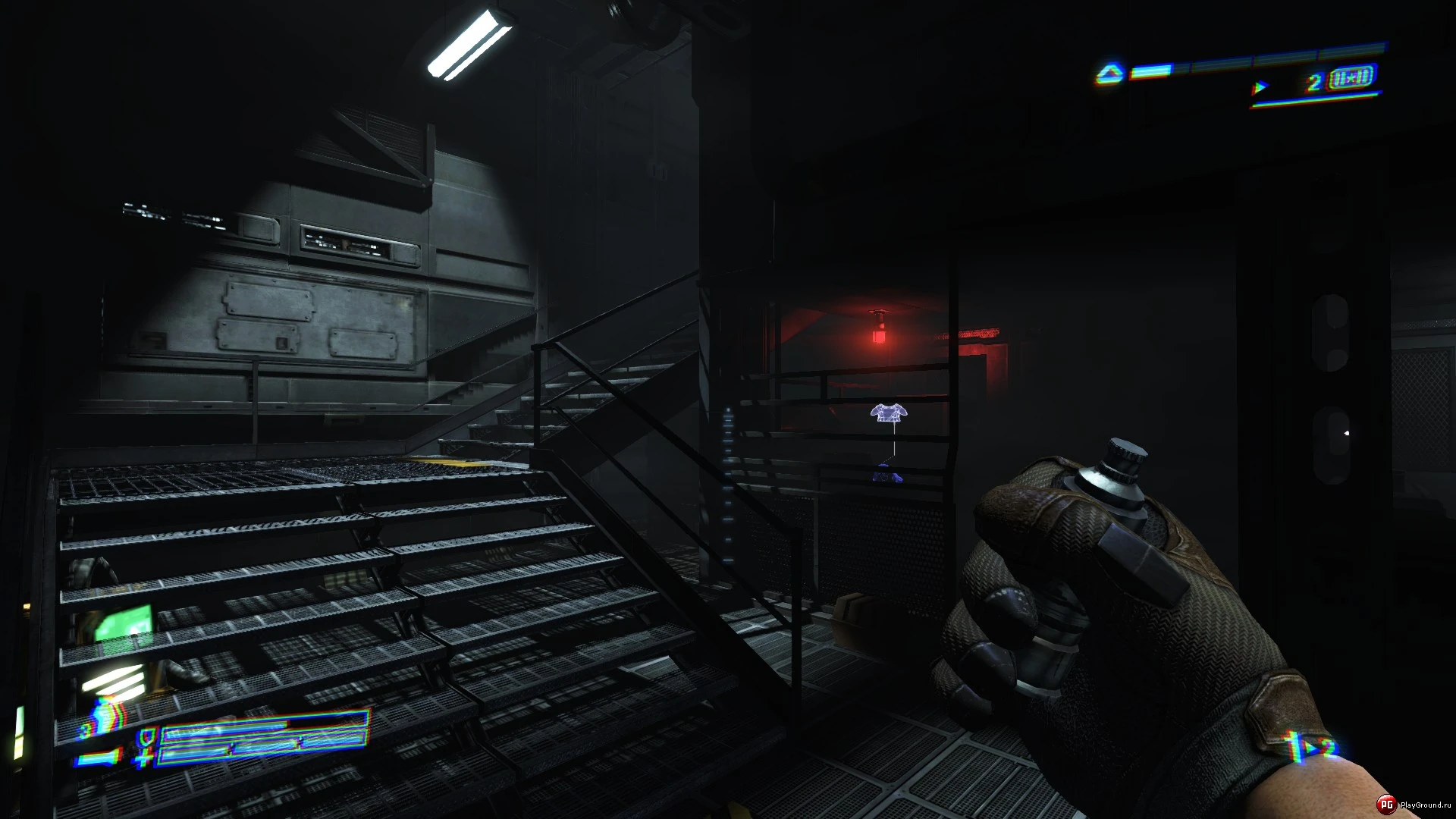Open the PlayGround.ru link

pos(1426,805)
